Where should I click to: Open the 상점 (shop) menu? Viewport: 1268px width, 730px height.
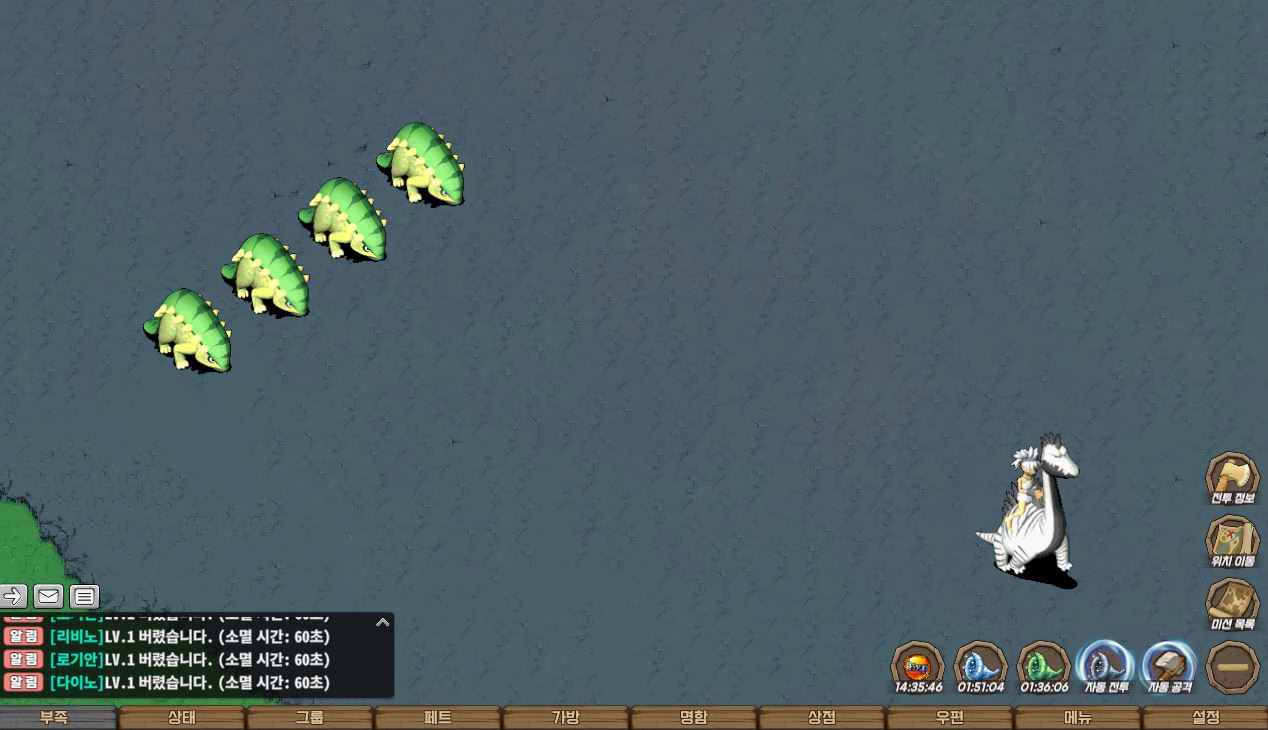click(x=822, y=718)
